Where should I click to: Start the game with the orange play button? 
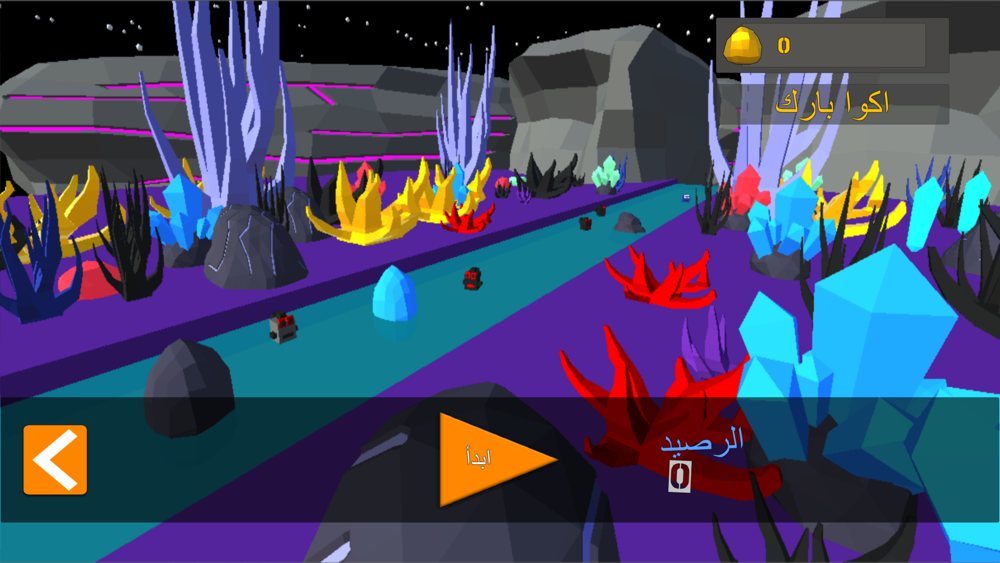[x=490, y=459]
